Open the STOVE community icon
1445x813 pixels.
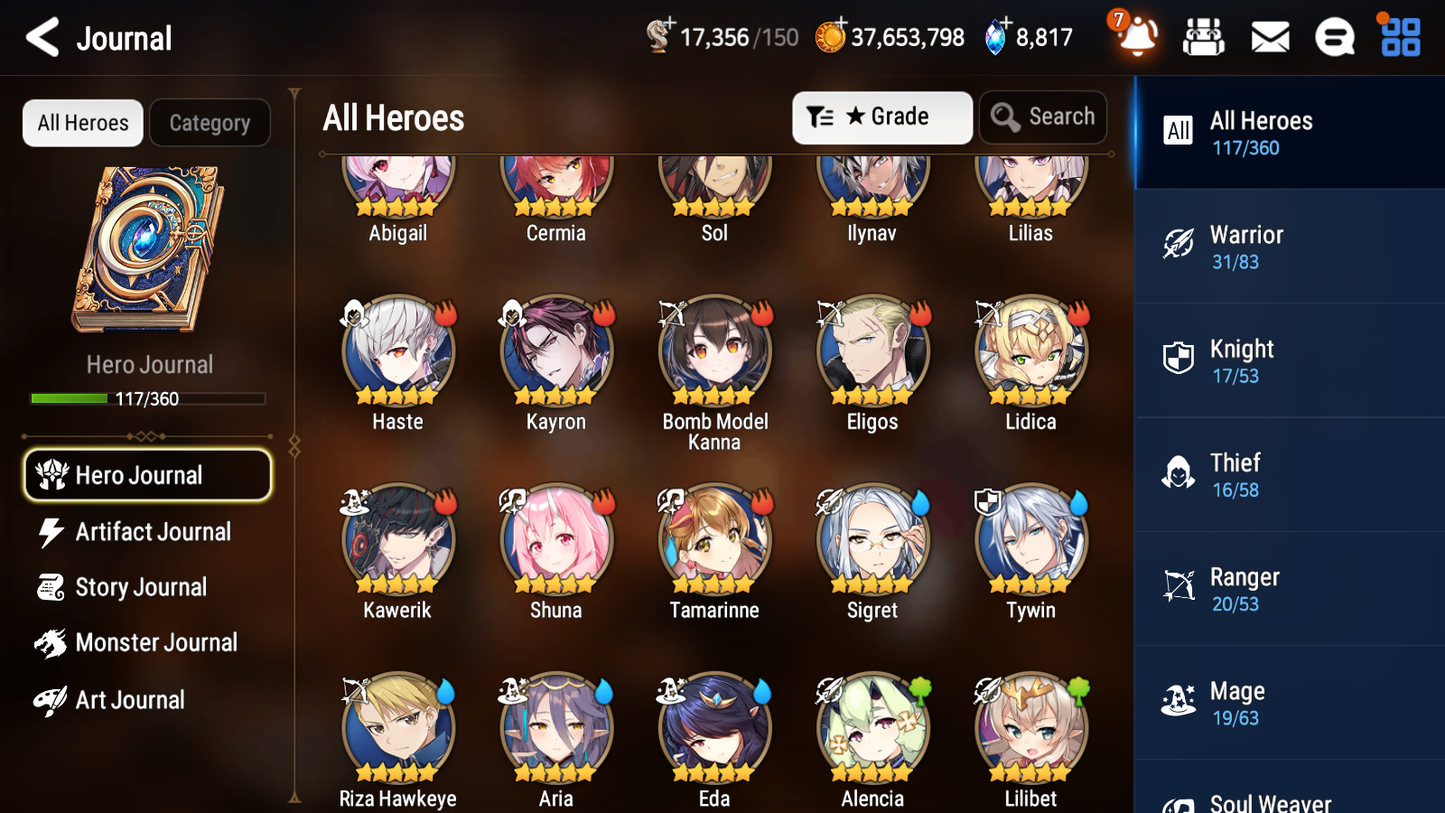tap(1335, 36)
